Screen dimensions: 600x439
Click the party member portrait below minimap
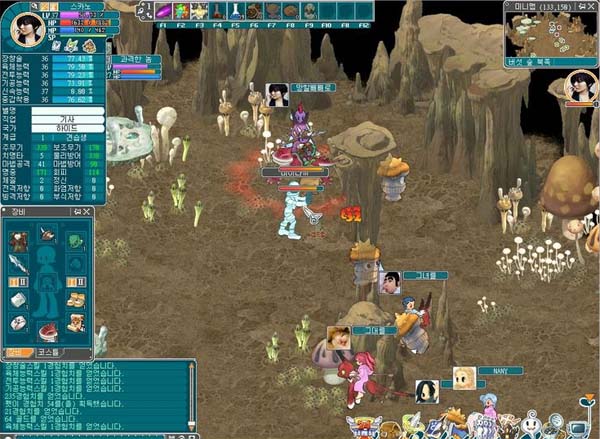(579, 84)
